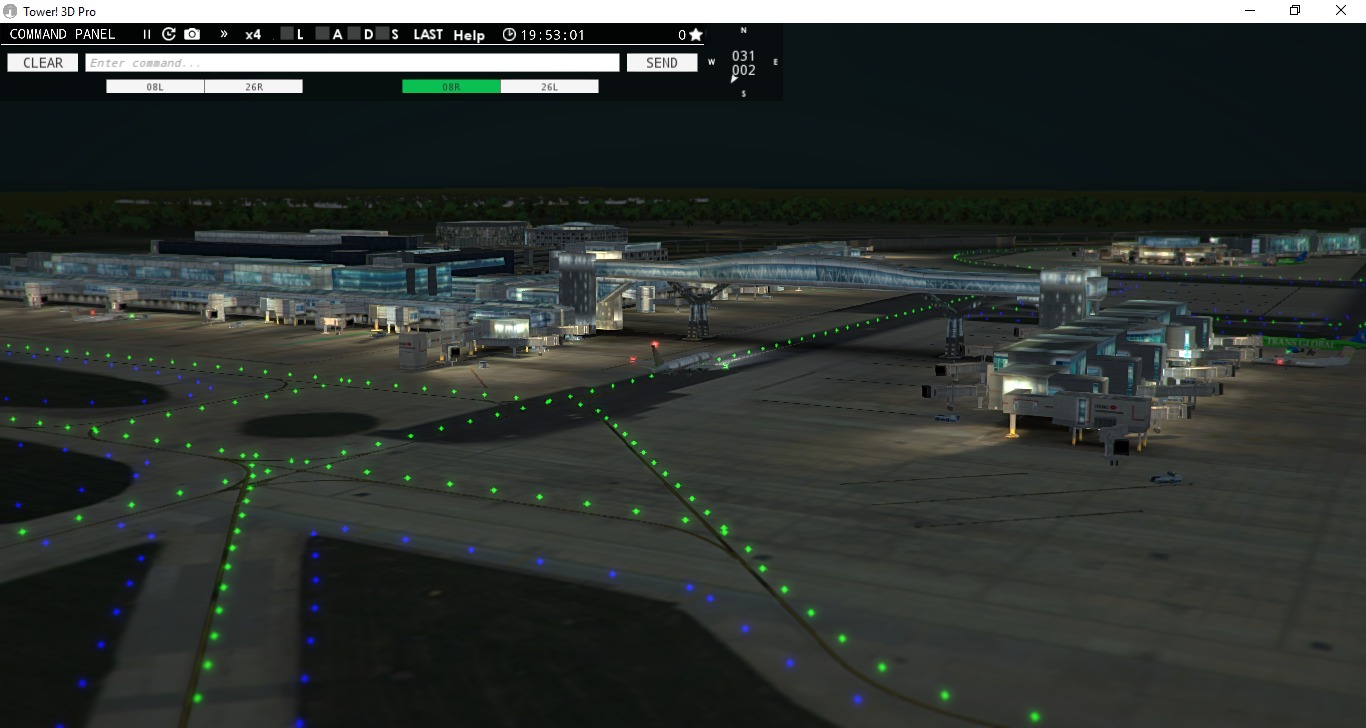Image resolution: width=1366 pixels, height=728 pixels.
Task: Select the compass heading arrow
Action: pyautogui.click(x=733, y=77)
